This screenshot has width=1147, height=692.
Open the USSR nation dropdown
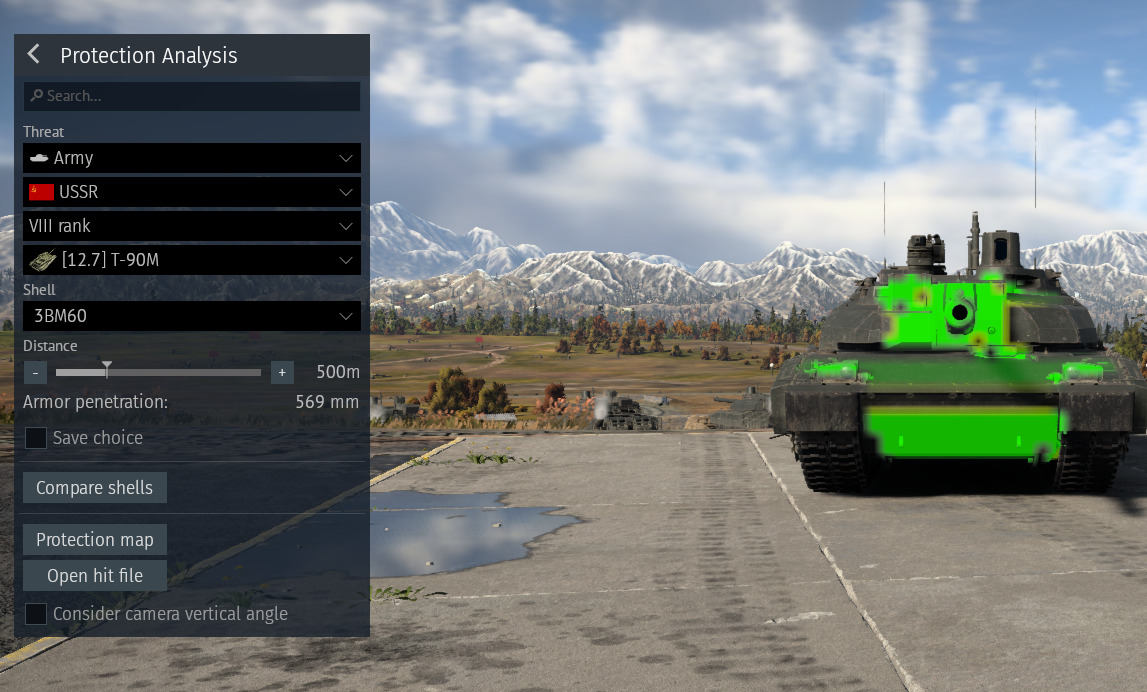click(x=192, y=192)
